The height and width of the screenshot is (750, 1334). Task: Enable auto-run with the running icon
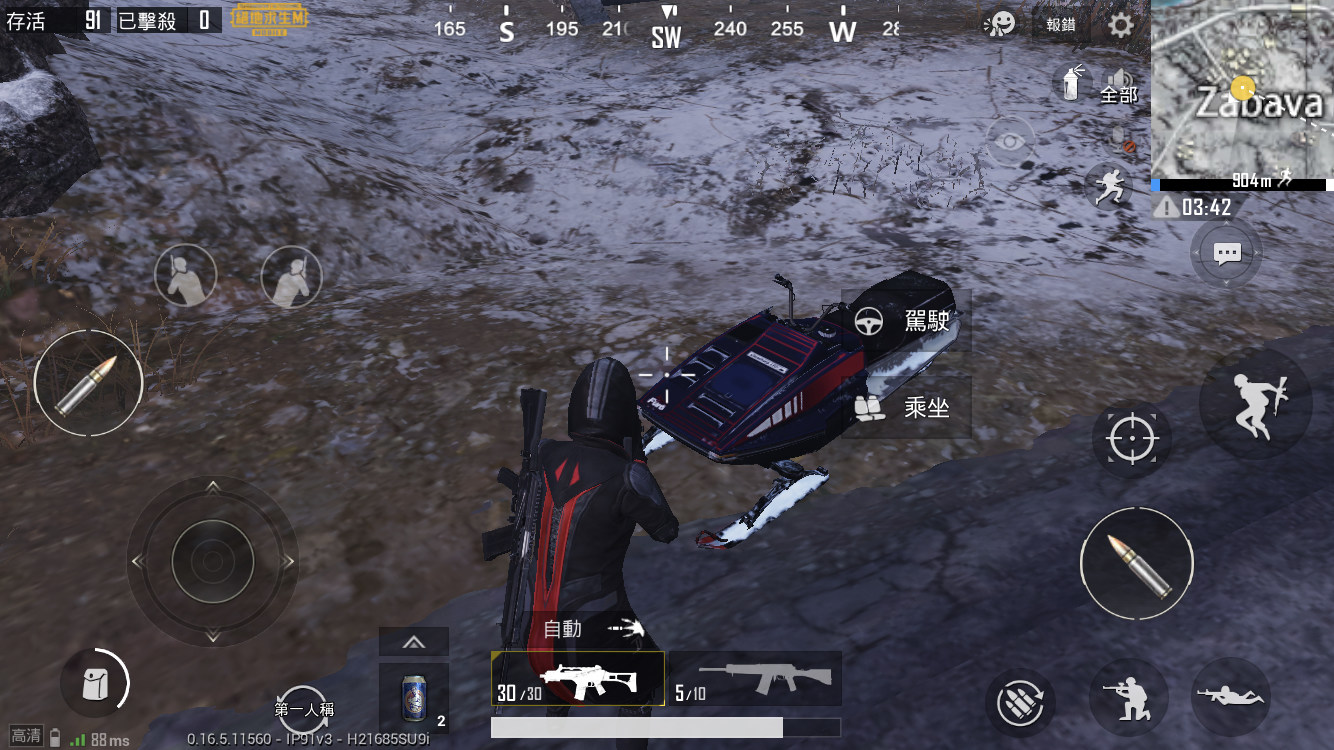point(1107,187)
